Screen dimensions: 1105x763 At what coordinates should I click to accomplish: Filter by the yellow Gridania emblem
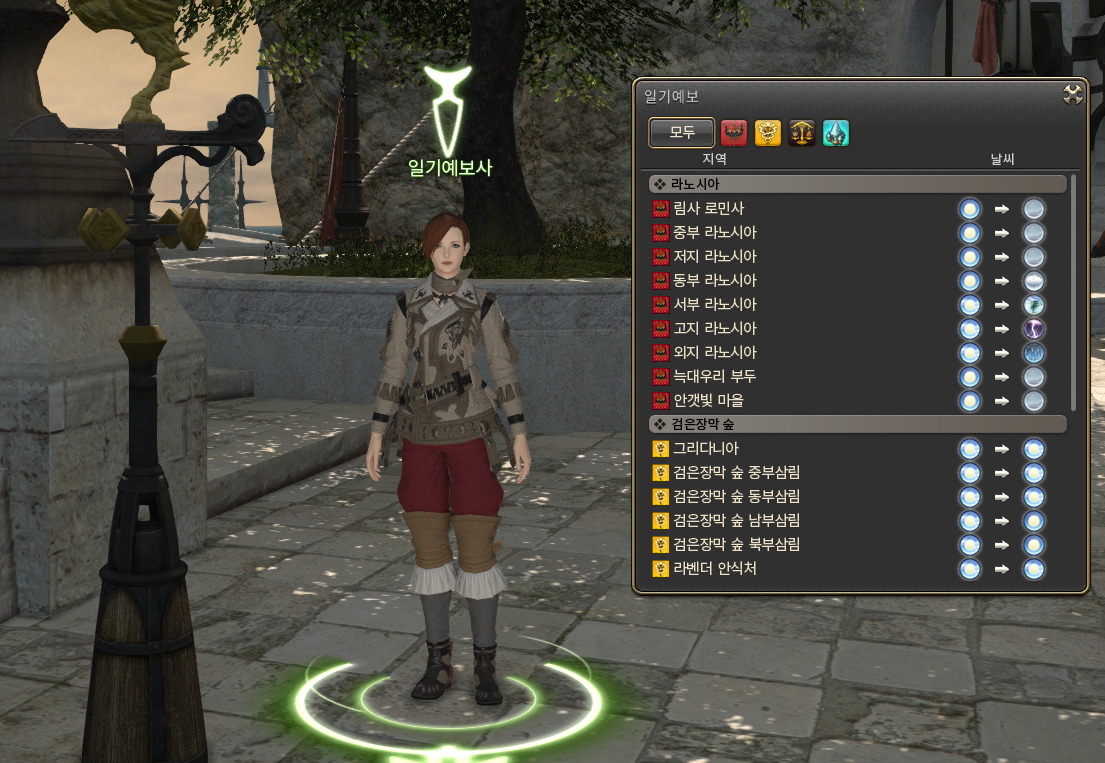768,133
